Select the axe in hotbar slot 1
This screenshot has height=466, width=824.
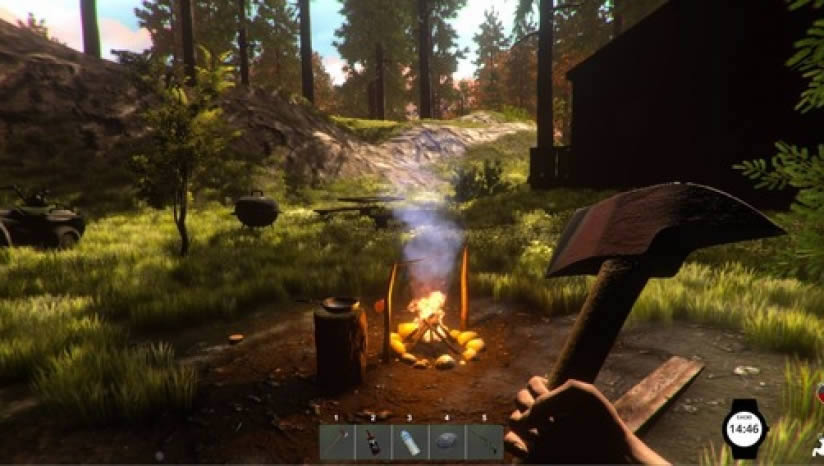(x=338, y=441)
